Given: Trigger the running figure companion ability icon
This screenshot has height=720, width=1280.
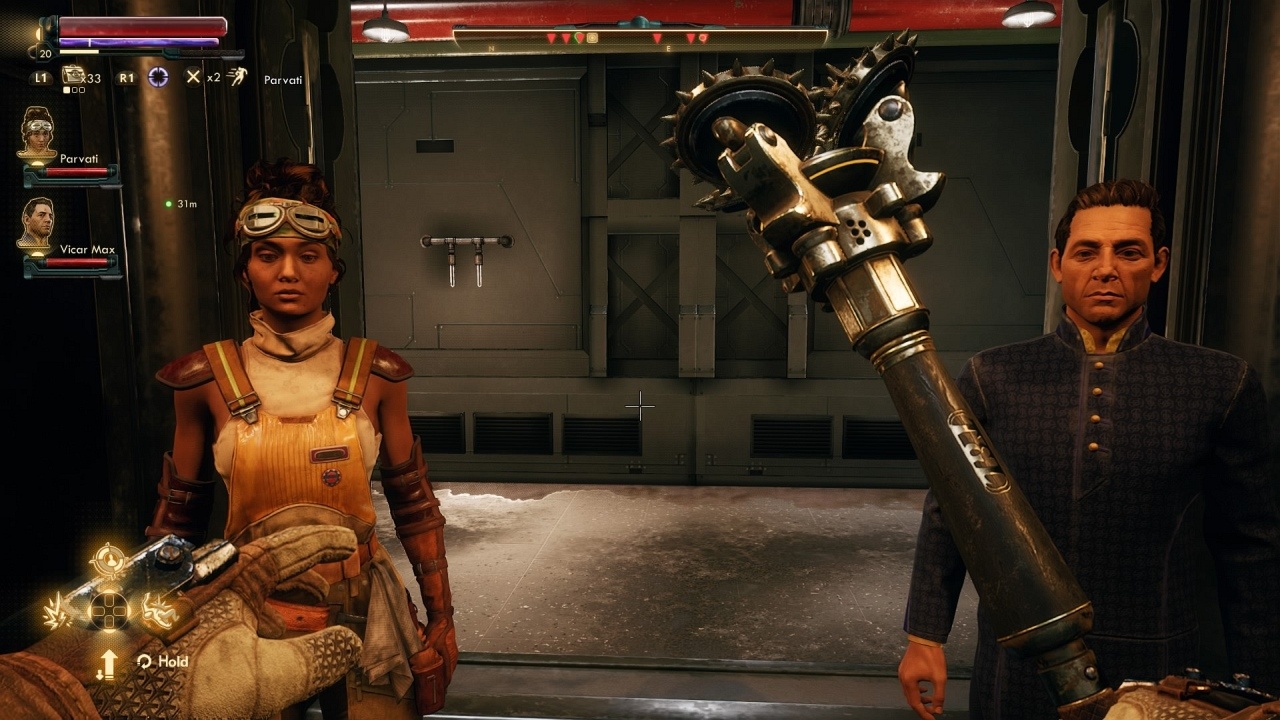Looking at the screenshot, I should [237, 76].
